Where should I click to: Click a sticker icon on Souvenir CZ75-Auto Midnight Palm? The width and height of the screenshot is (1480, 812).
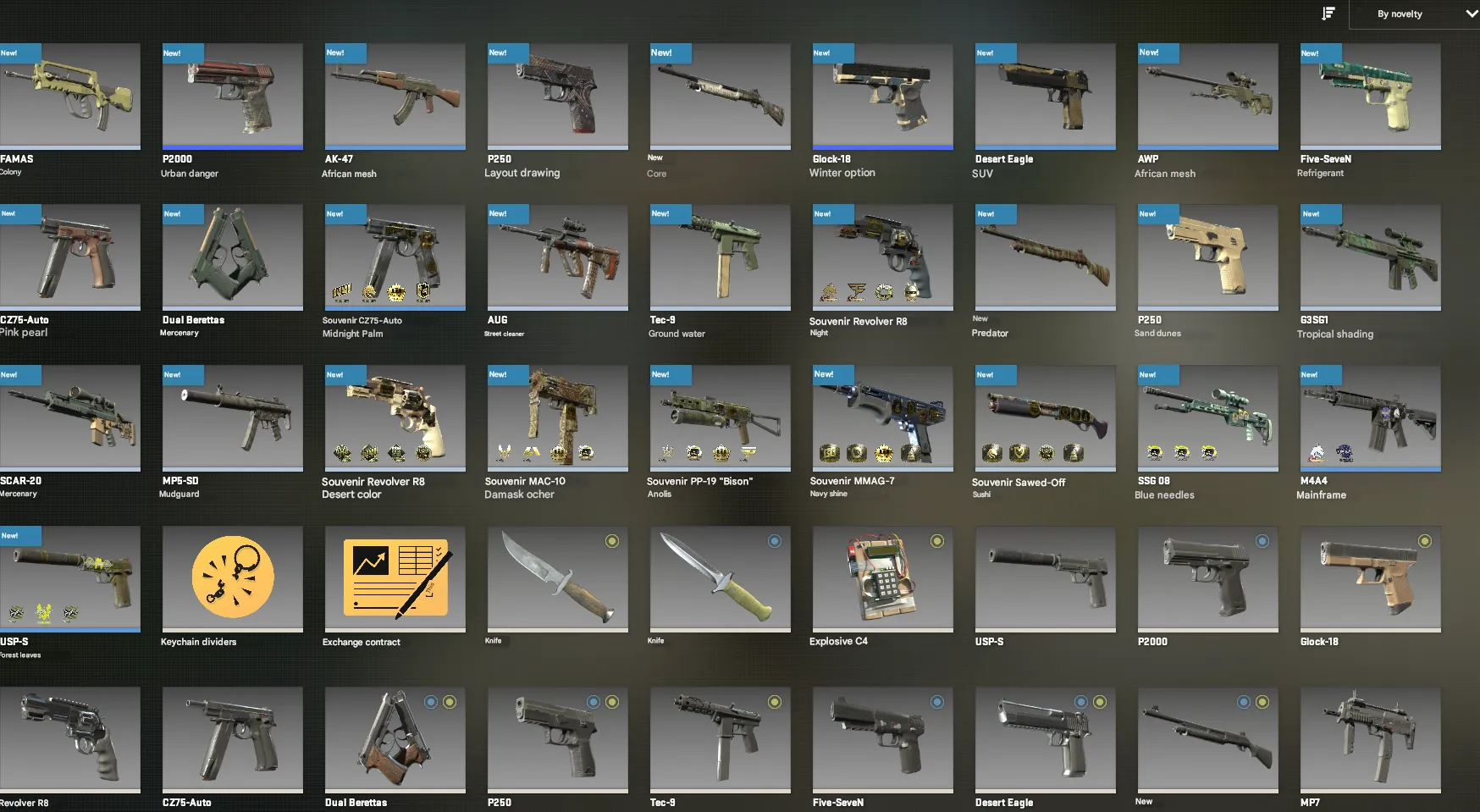(343, 294)
